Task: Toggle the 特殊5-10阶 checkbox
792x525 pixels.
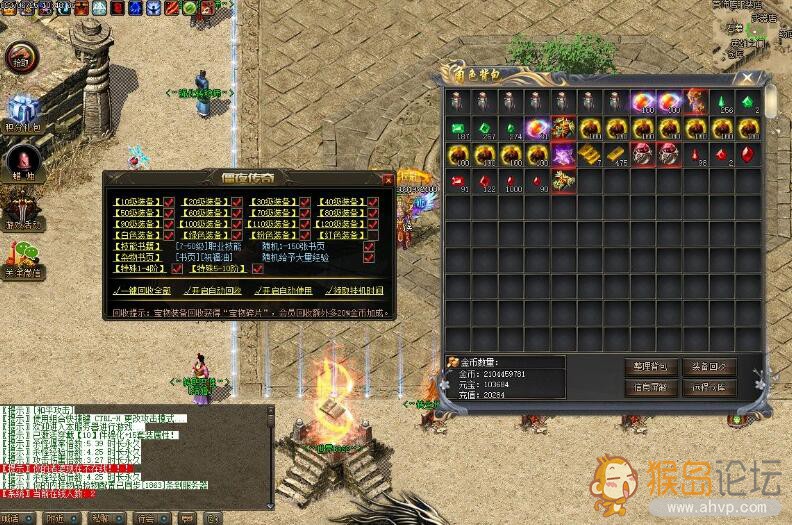Action: pyautogui.click(x=258, y=267)
